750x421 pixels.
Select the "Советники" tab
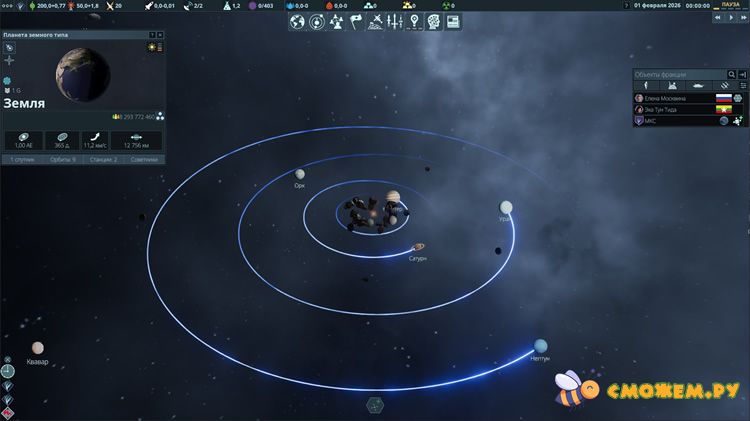click(144, 159)
